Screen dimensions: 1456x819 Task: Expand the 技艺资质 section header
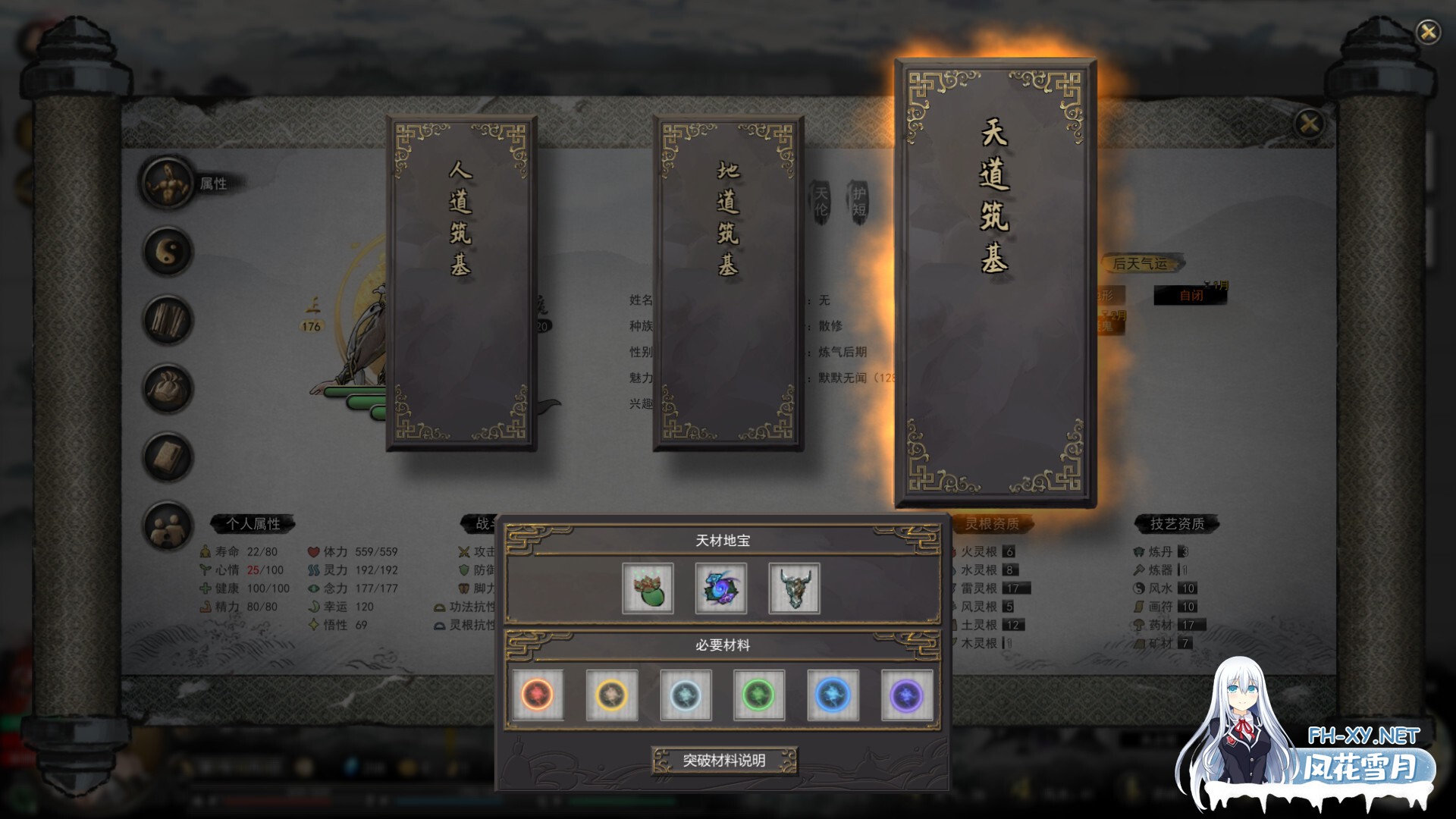point(1177,522)
